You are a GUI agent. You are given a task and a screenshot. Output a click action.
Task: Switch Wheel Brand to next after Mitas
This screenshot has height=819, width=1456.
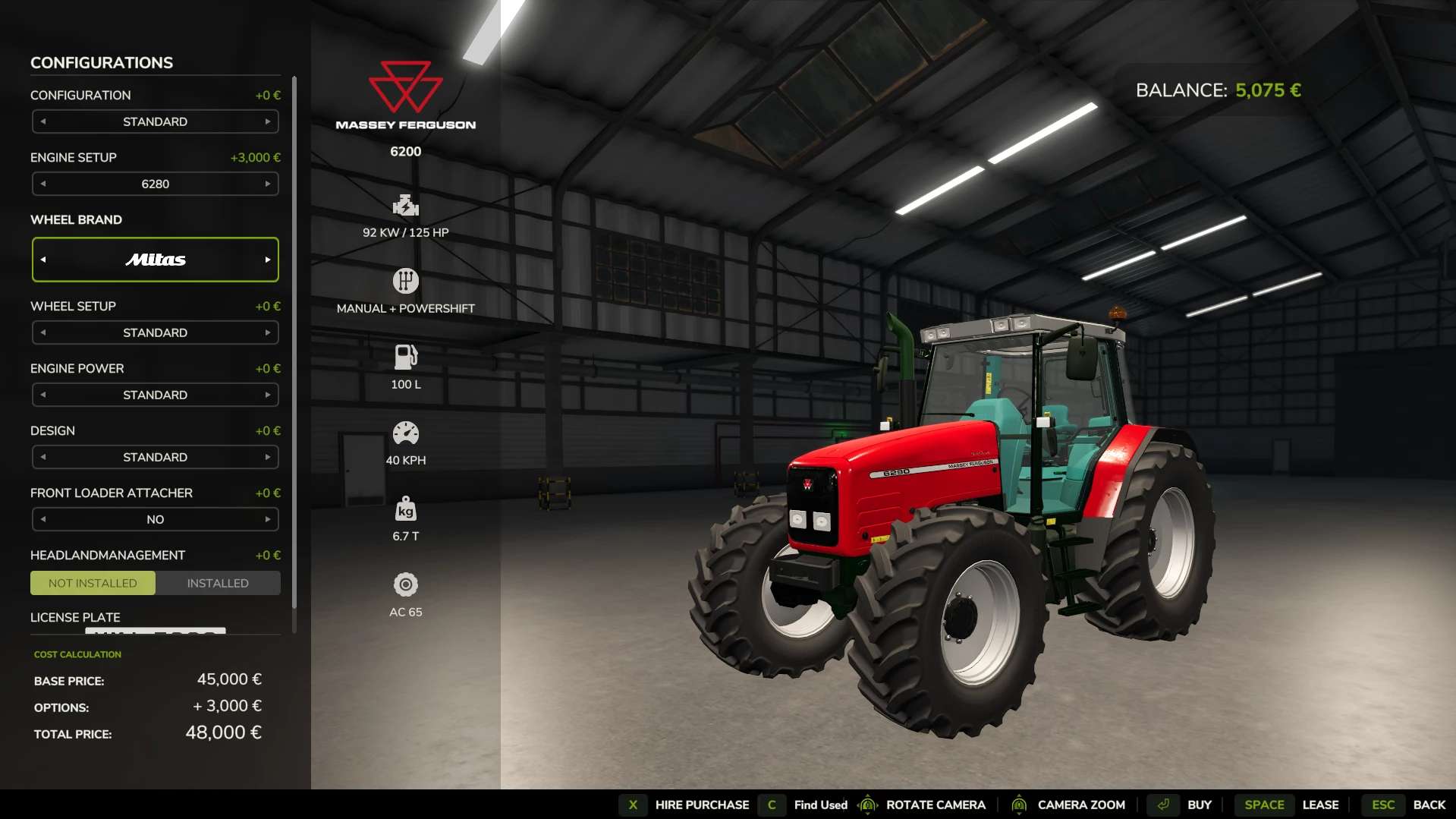point(268,260)
